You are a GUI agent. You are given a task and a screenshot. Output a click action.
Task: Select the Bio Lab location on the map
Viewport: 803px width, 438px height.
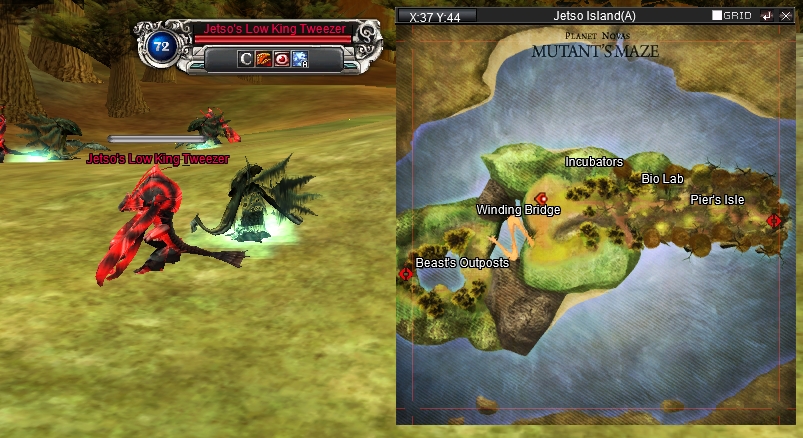tap(662, 179)
